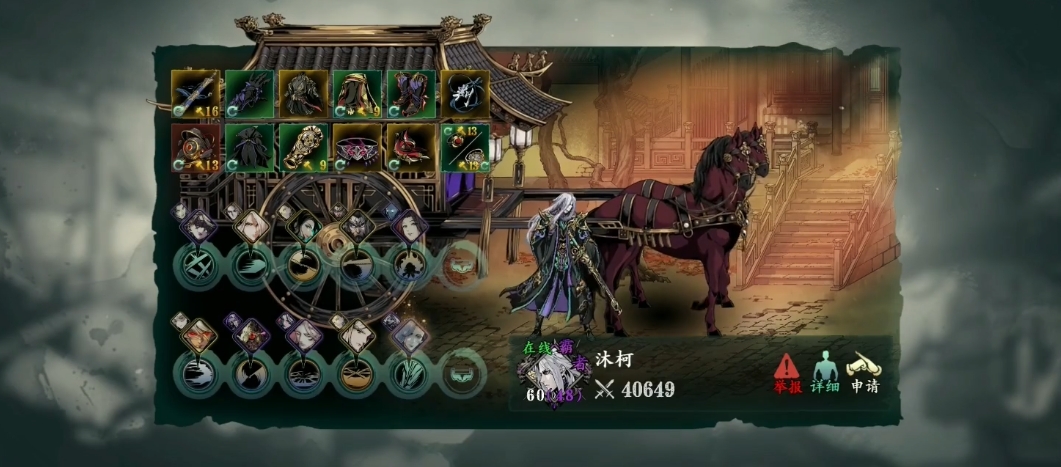
Task: Select the red winged accessory slot
Action: (x=411, y=147)
